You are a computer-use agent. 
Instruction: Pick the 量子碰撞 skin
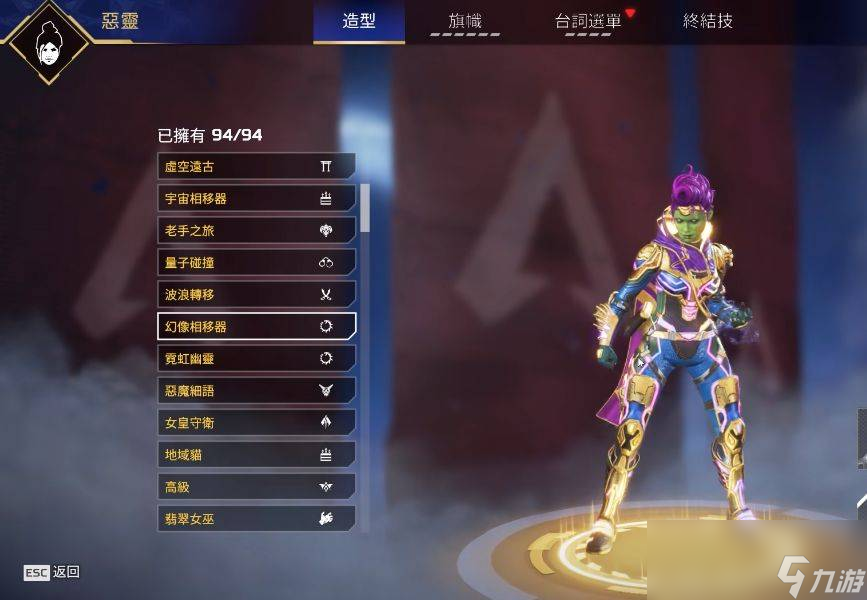(x=256, y=262)
